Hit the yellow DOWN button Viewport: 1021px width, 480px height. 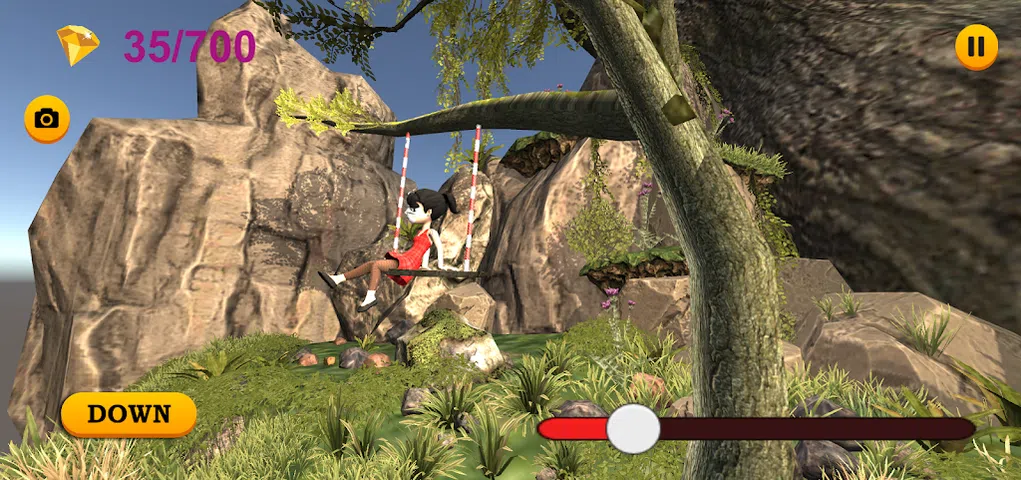[x=129, y=414]
